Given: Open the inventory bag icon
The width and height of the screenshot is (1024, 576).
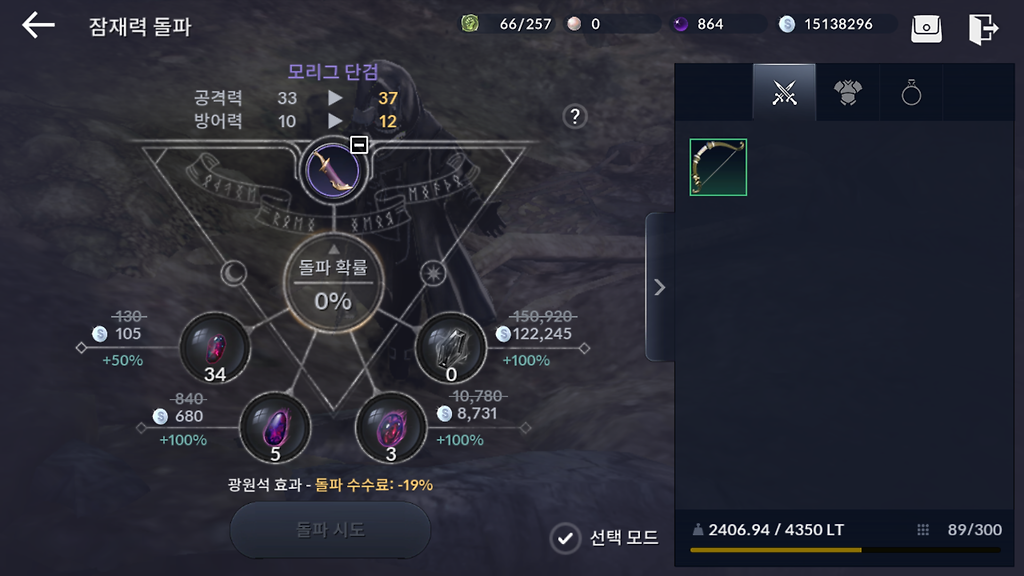Looking at the screenshot, I should (x=926, y=28).
